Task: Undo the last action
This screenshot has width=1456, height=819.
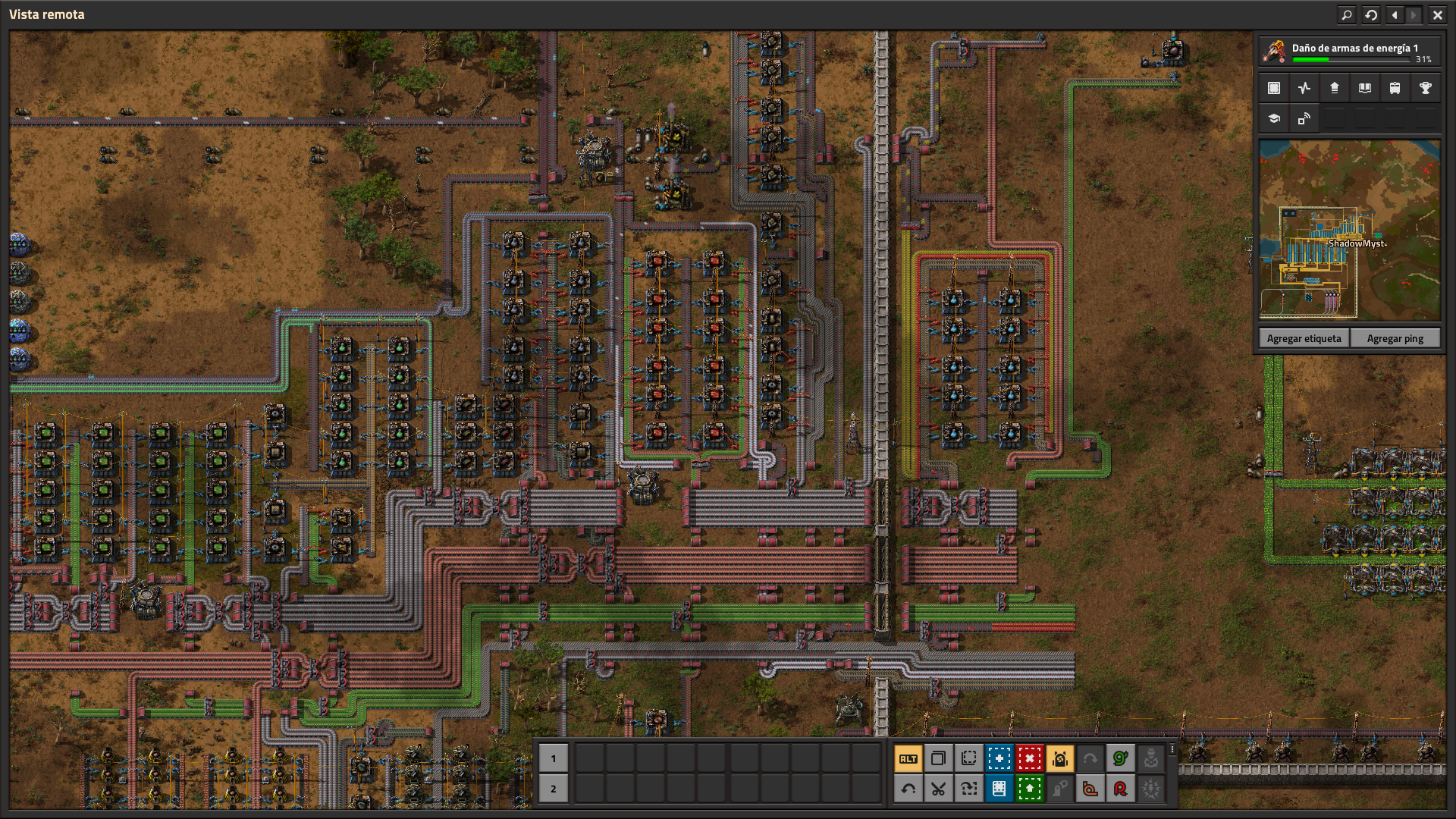Action: 909,789
